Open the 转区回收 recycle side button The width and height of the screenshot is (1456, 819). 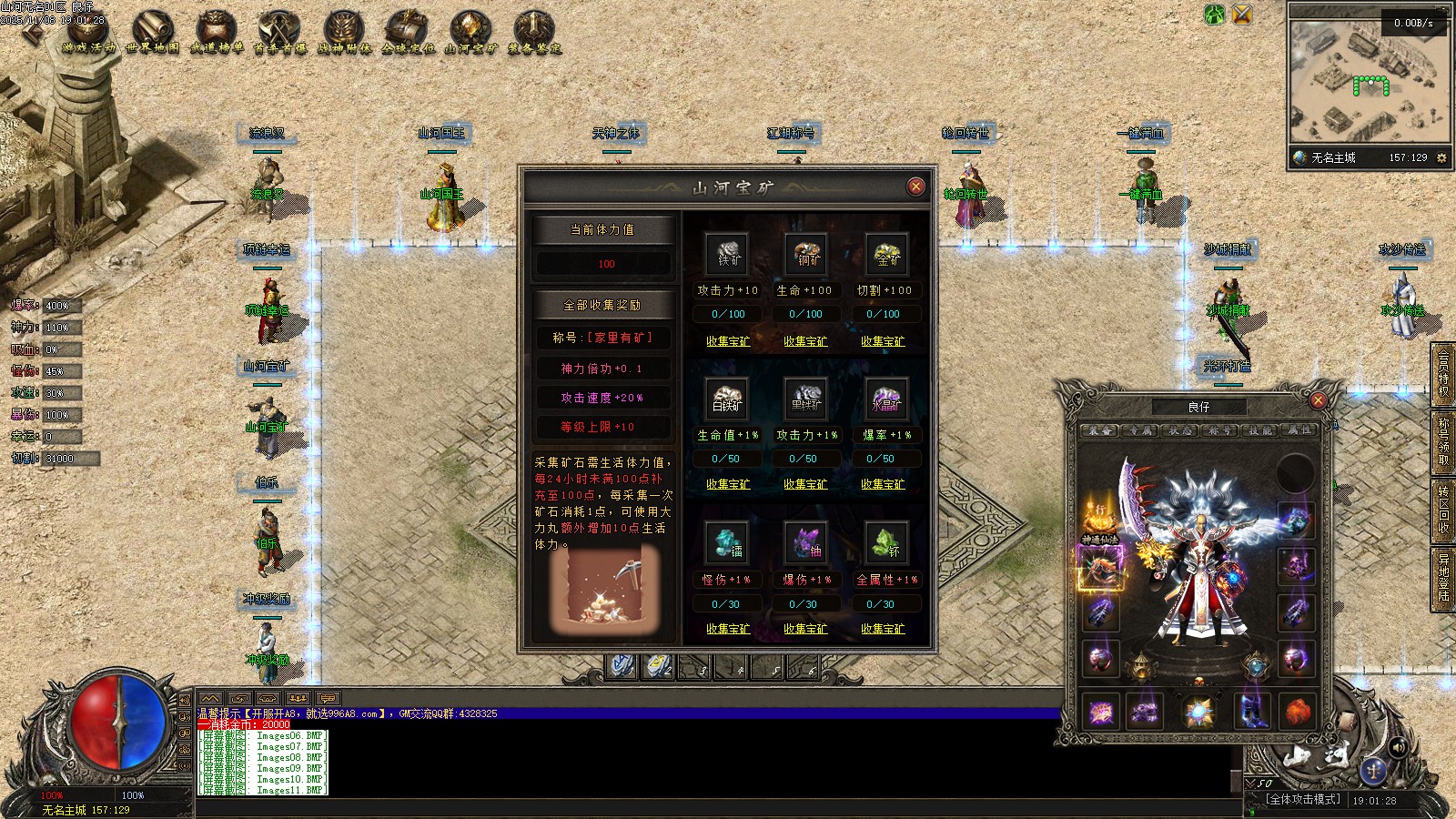[1443, 510]
